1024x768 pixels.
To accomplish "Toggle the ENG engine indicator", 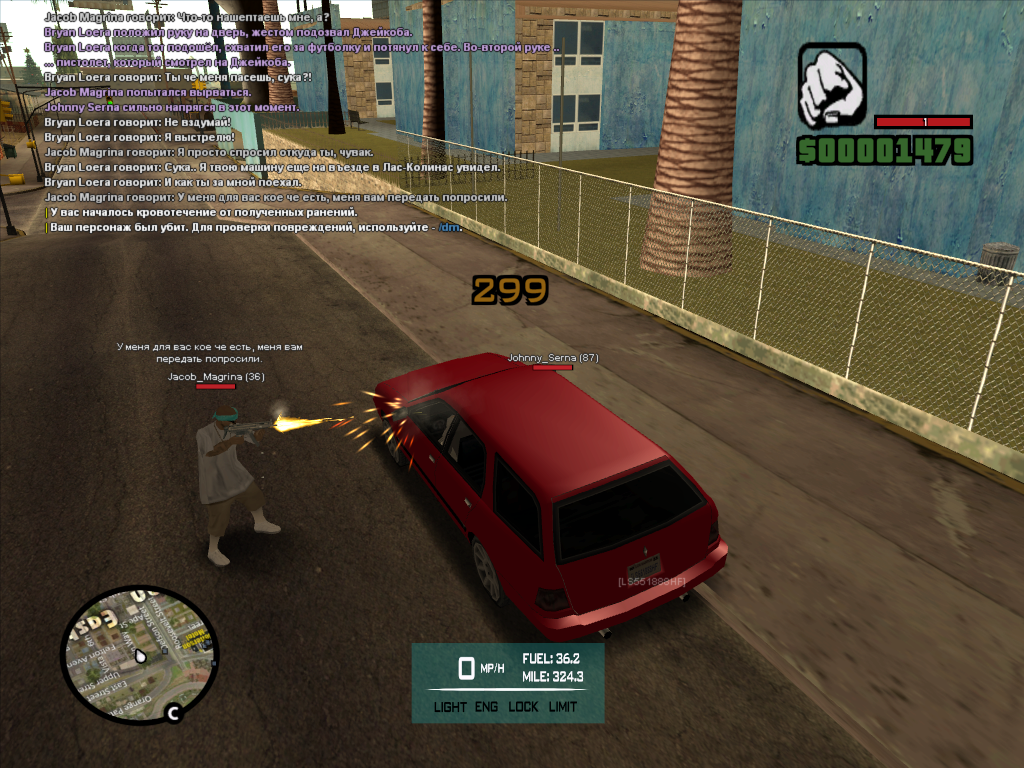I will click(x=487, y=707).
